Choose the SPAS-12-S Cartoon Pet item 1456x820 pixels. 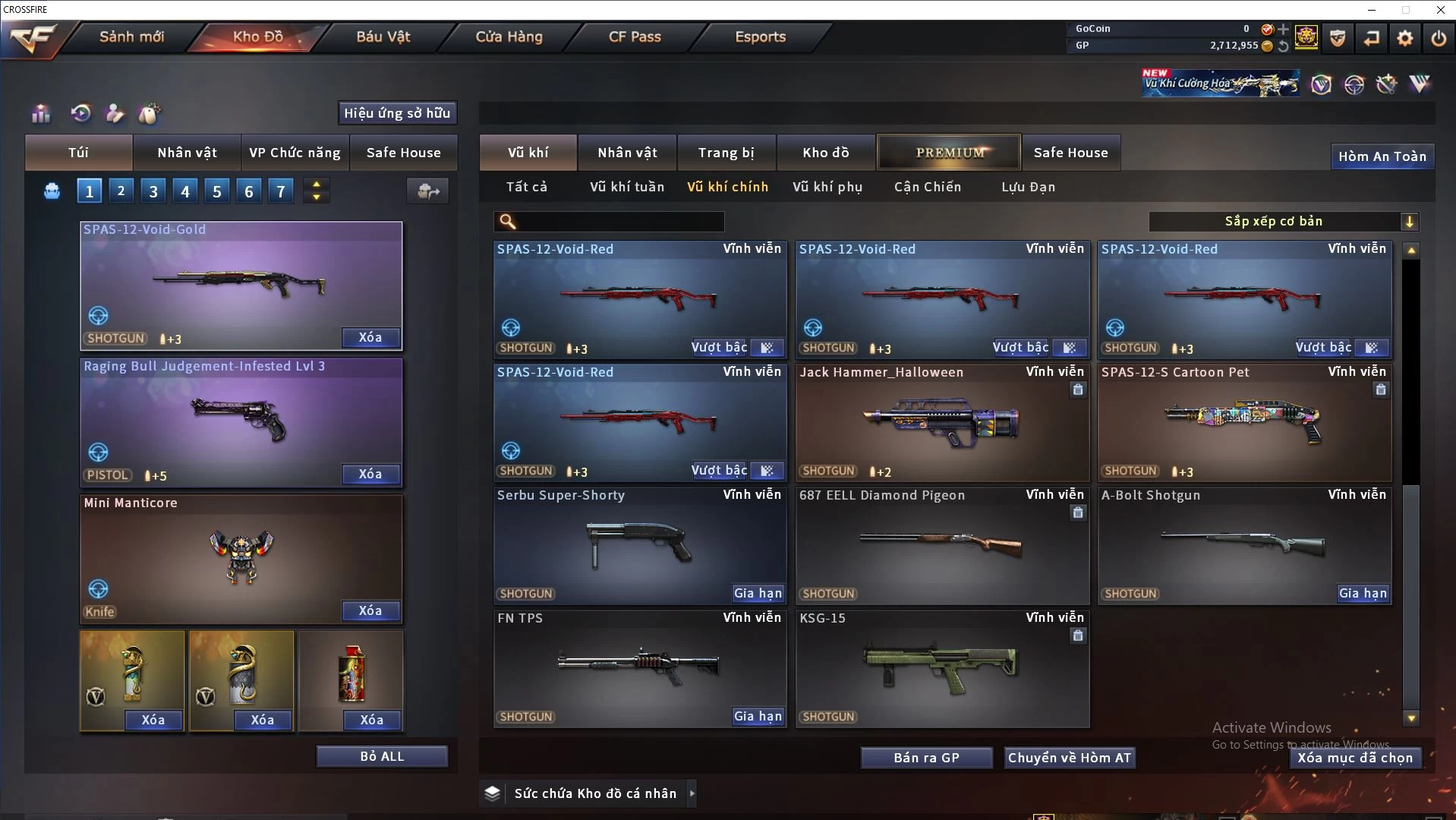[x=1243, y=422]
